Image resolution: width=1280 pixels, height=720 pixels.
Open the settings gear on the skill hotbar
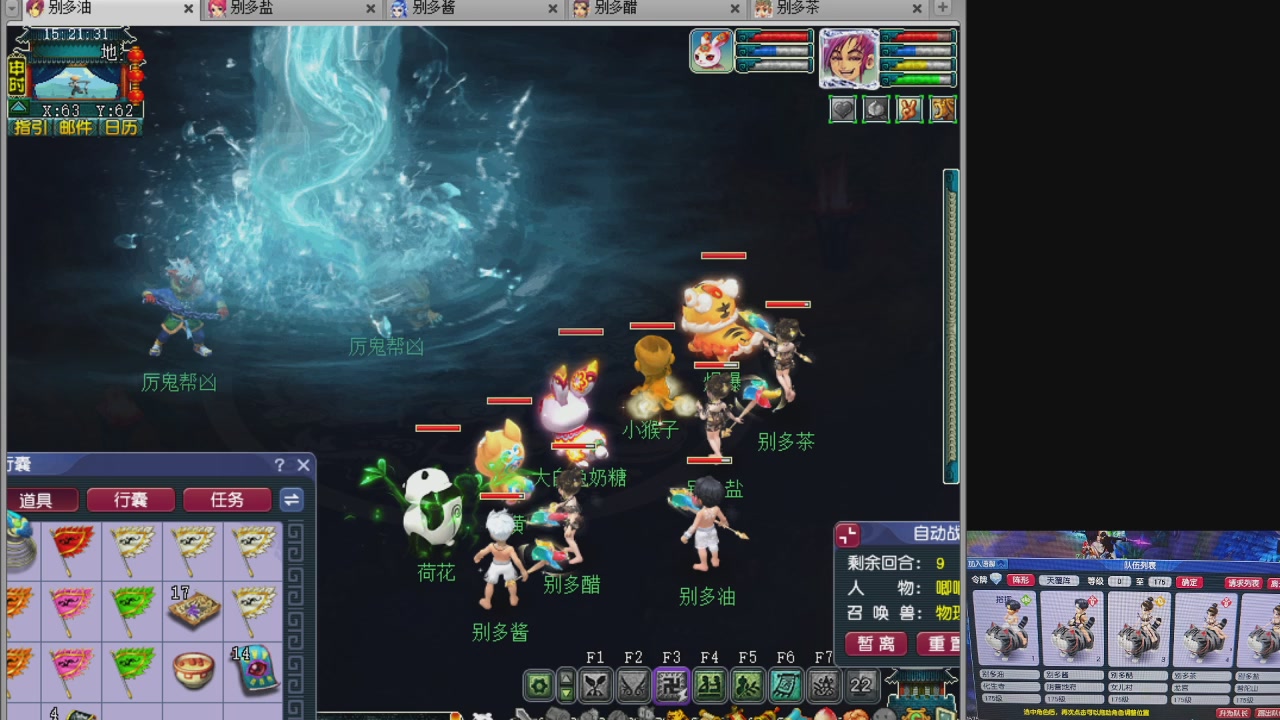[538, 685]
